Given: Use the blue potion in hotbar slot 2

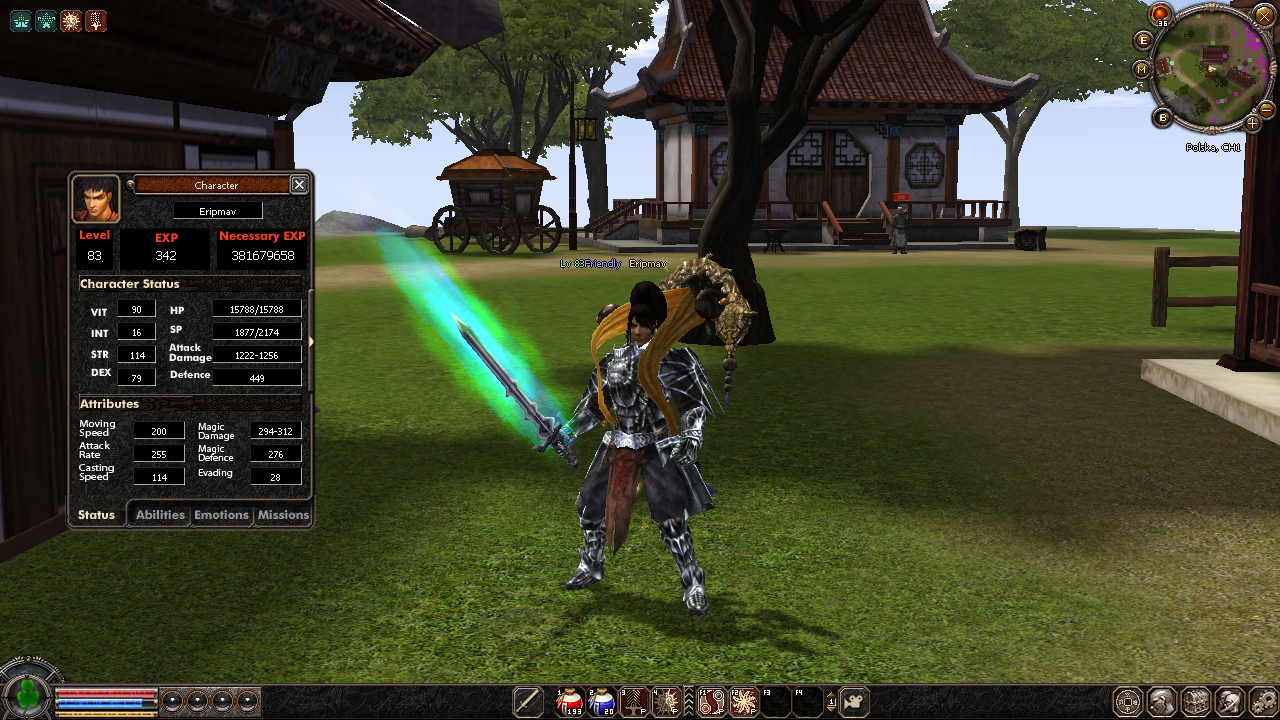Looking at the screenshot, I should pyautogui.click(x=602, y=702).
